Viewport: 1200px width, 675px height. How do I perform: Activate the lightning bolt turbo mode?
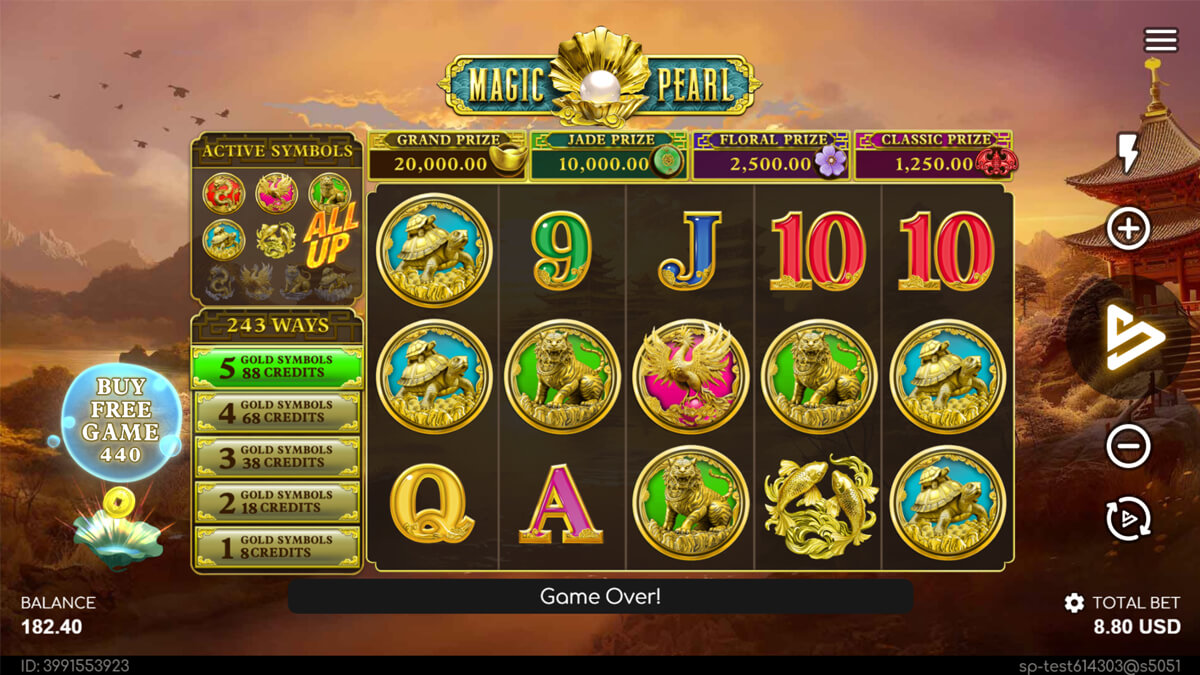pos(1127,153)
